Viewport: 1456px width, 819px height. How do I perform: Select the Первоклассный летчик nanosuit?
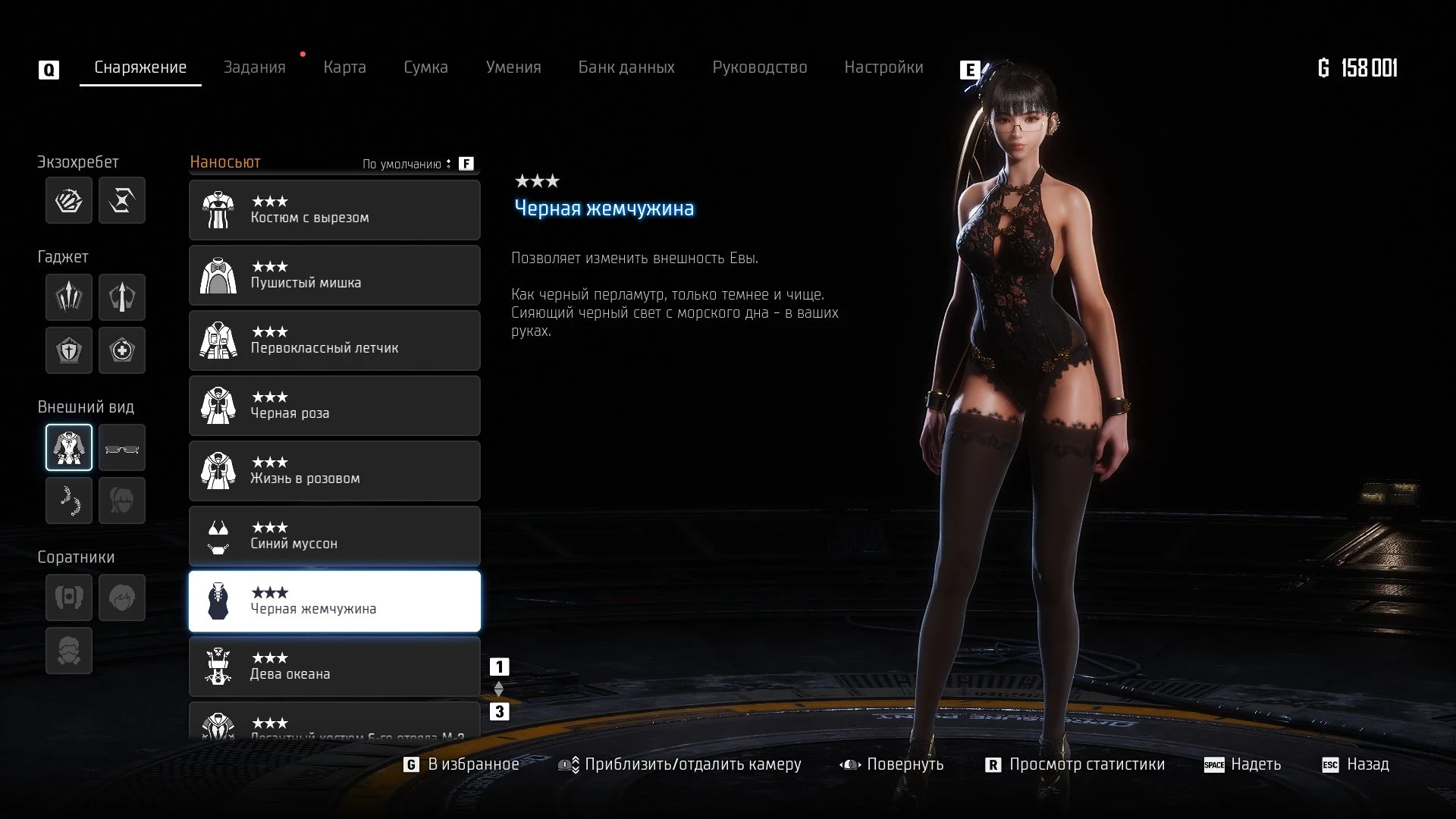(x=334, y=340)
